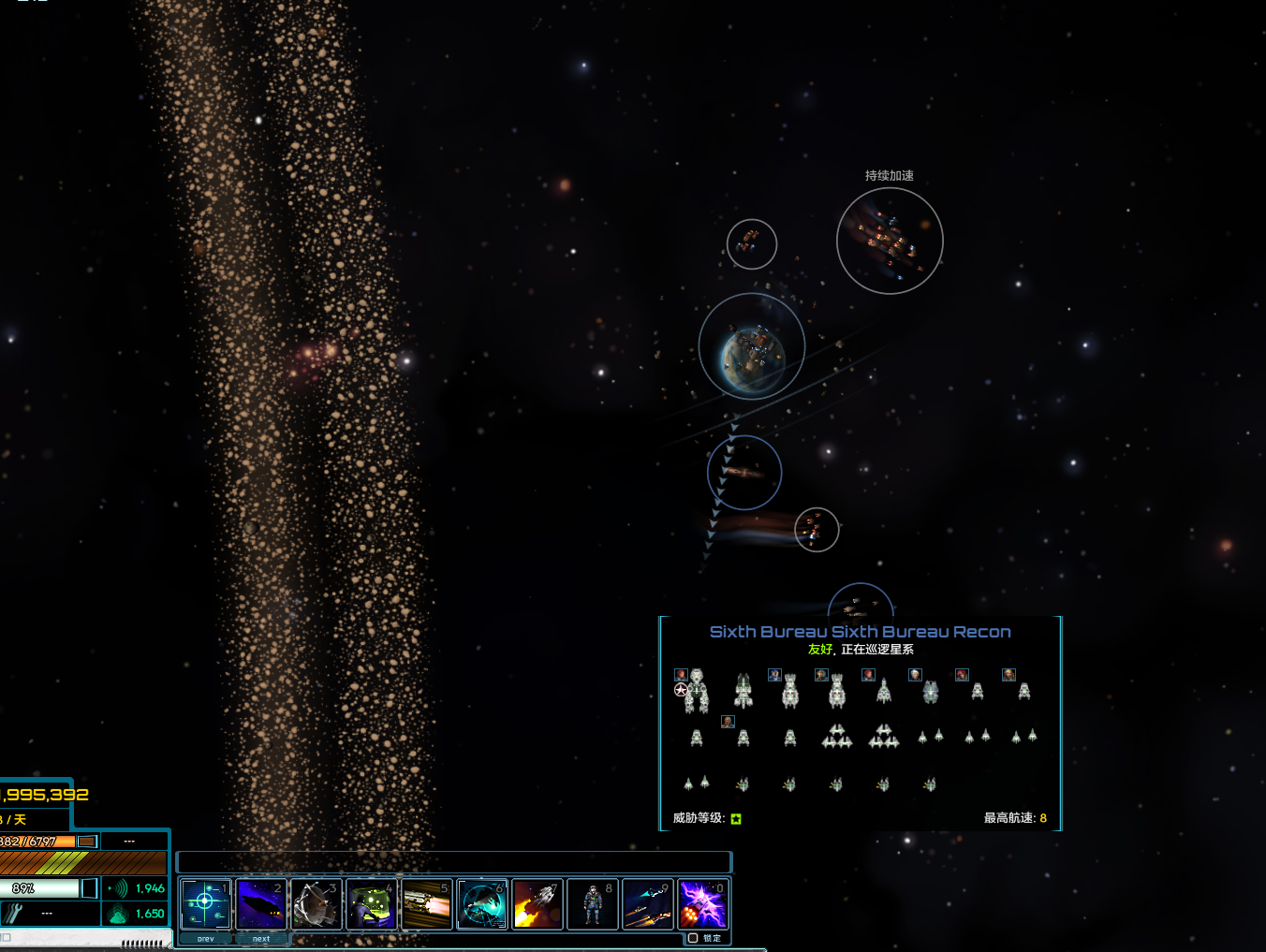1266x952 pixels.
Task: Activate the purple lightning ability in slot 0
Action: coord(703,903)
